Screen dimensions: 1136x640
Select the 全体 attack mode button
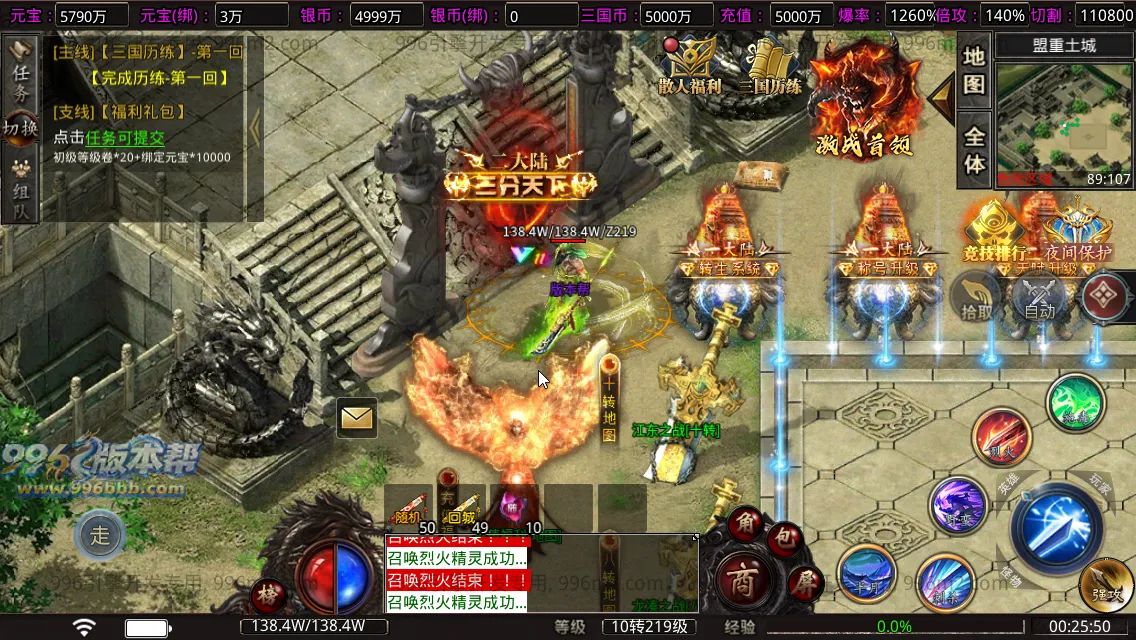click(974, 150)
